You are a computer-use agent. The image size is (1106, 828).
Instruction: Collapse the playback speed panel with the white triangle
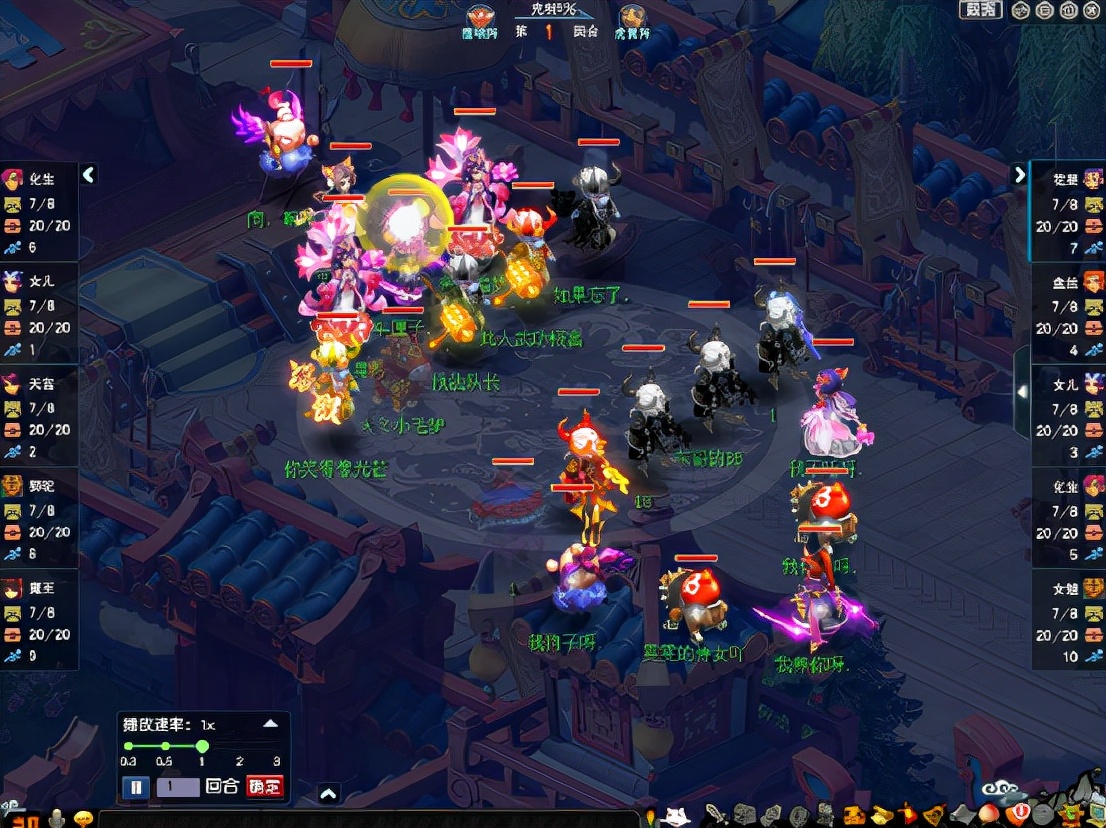[270, 724]
